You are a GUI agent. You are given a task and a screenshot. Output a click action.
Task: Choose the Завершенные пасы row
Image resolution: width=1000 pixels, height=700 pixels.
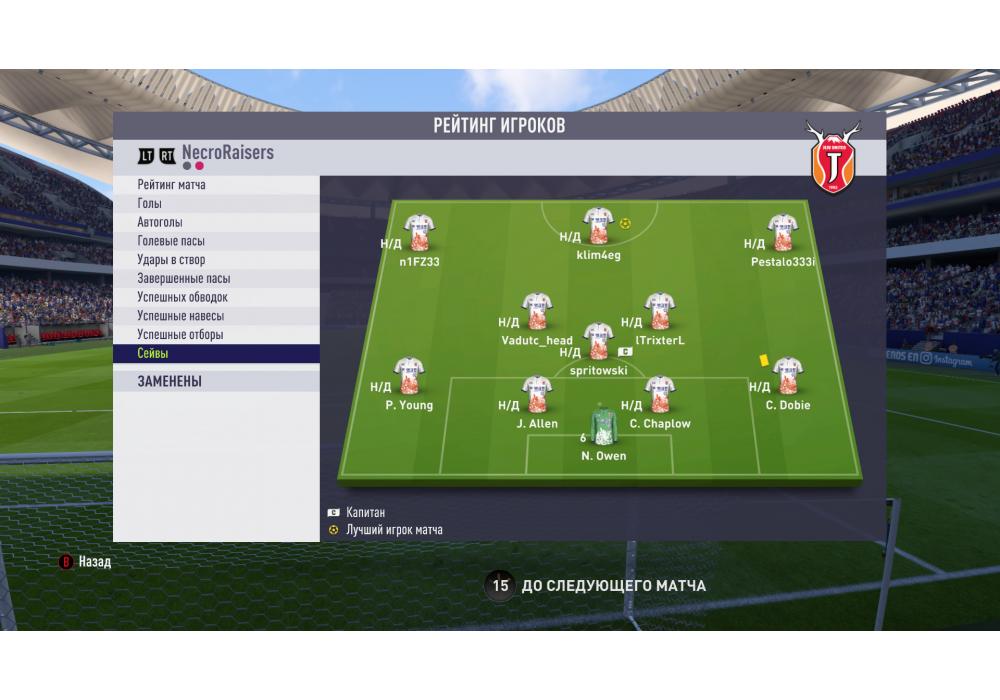click(216, 279)
